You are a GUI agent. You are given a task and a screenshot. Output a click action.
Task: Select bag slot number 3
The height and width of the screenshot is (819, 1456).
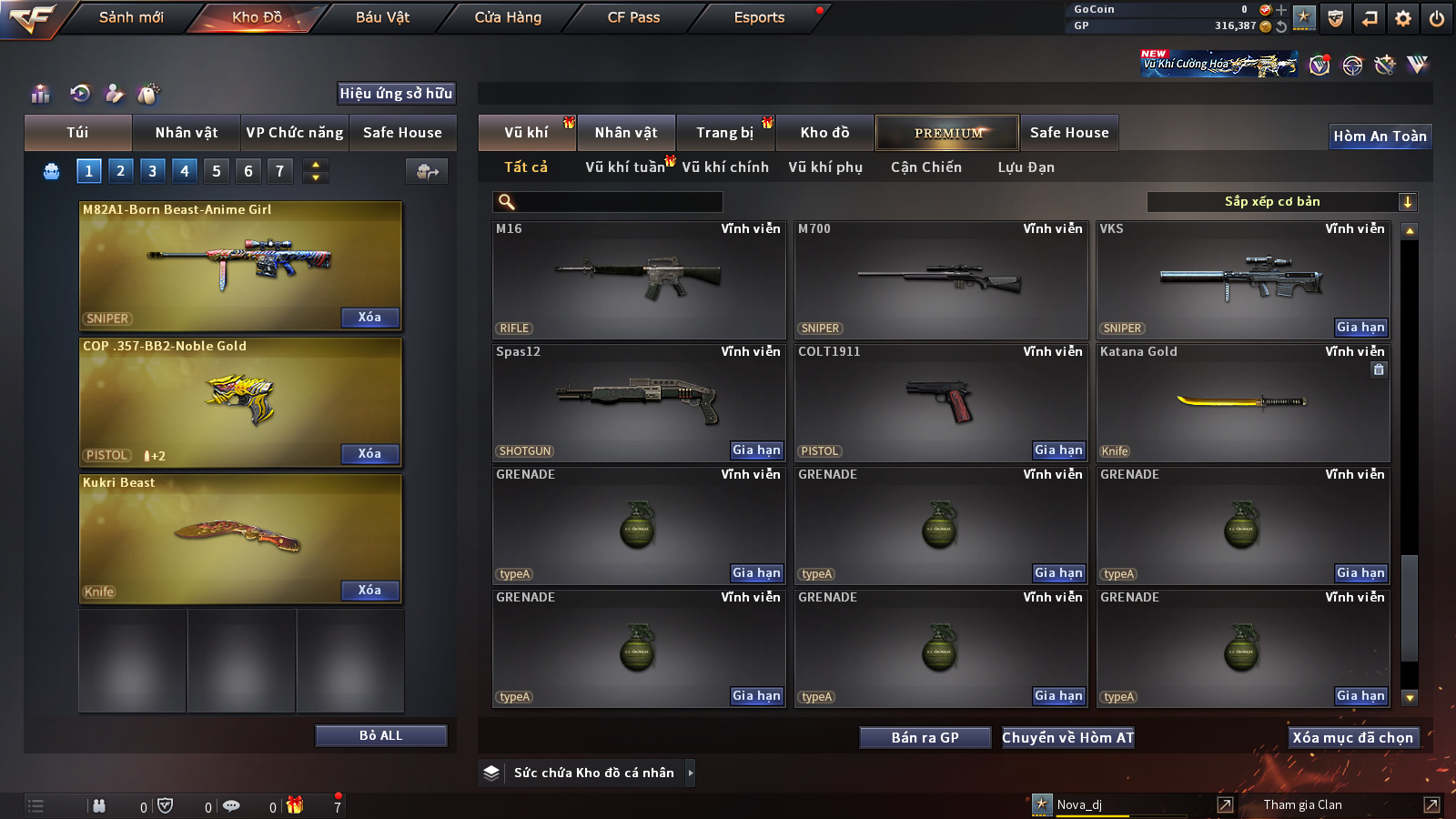coord(152,170)
